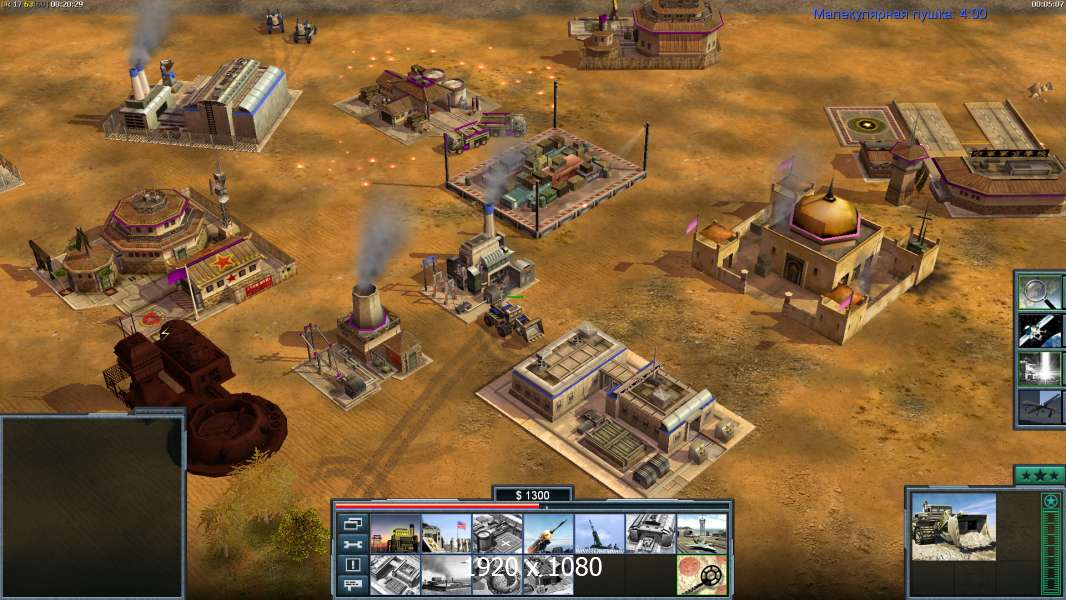Screen dimensions: 1066x600
Task: Open the exclamation mark alert button
Action: point(352,565)
